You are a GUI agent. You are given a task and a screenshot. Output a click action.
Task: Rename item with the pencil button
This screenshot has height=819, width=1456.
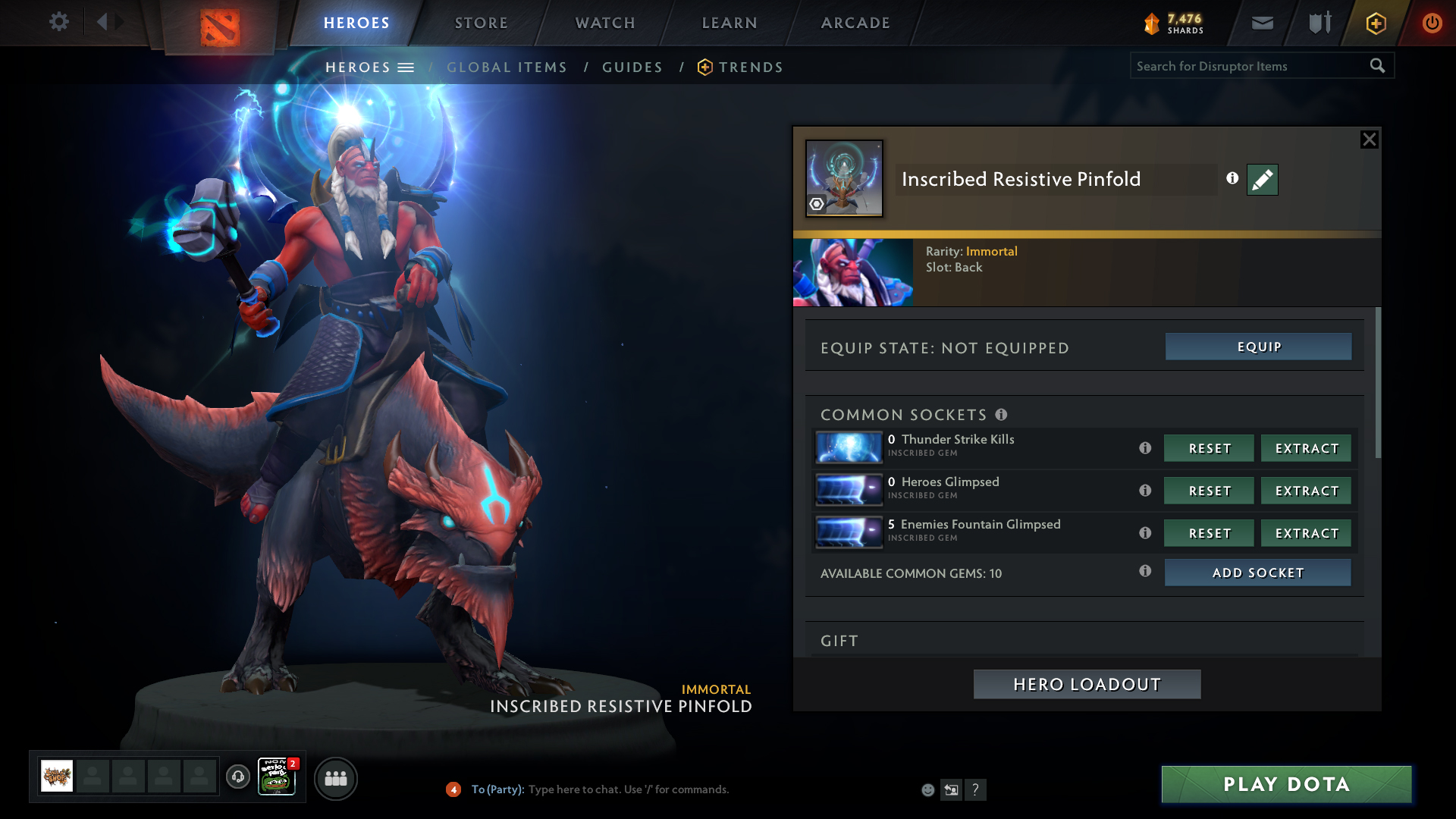coord(1262,180)
